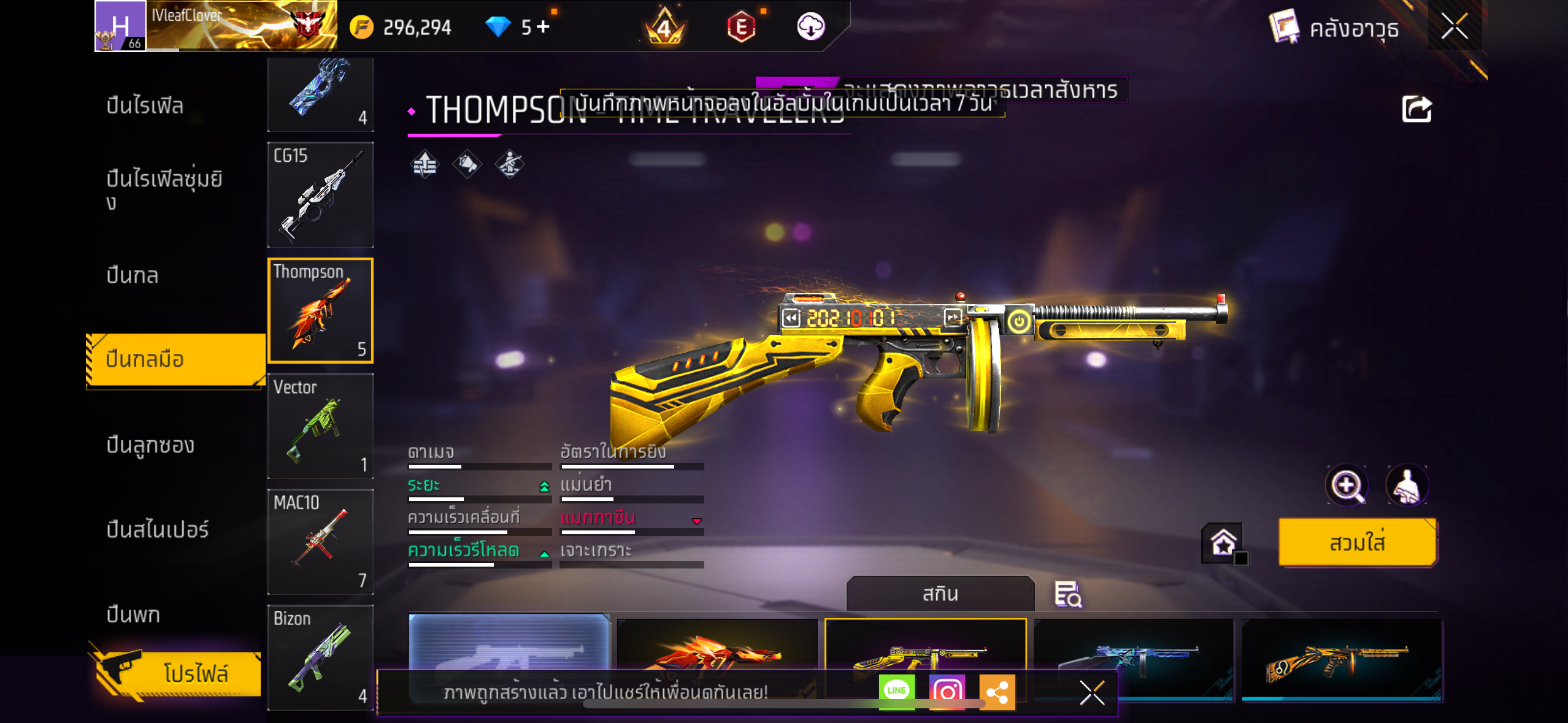This screenshot has height=723, width=1568.
Task: Open the สกิน tab
Action: coord(940,594)
